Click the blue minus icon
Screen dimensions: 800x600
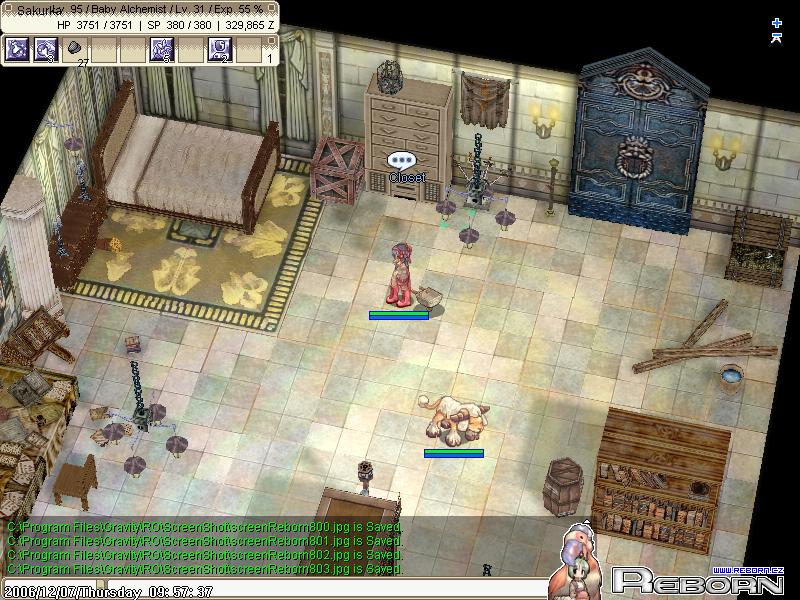[777, 38]
